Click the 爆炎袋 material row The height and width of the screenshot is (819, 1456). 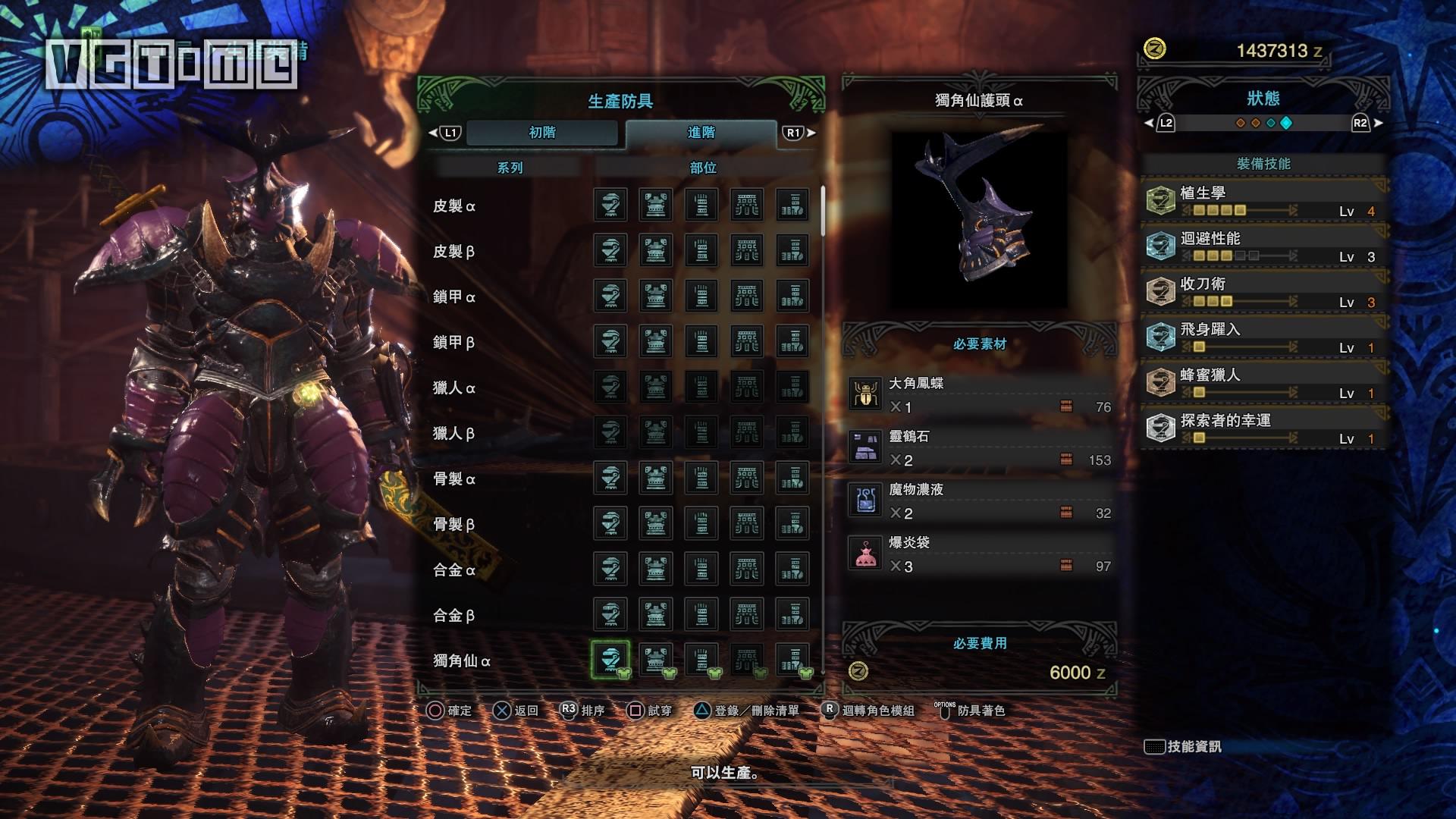980,554
